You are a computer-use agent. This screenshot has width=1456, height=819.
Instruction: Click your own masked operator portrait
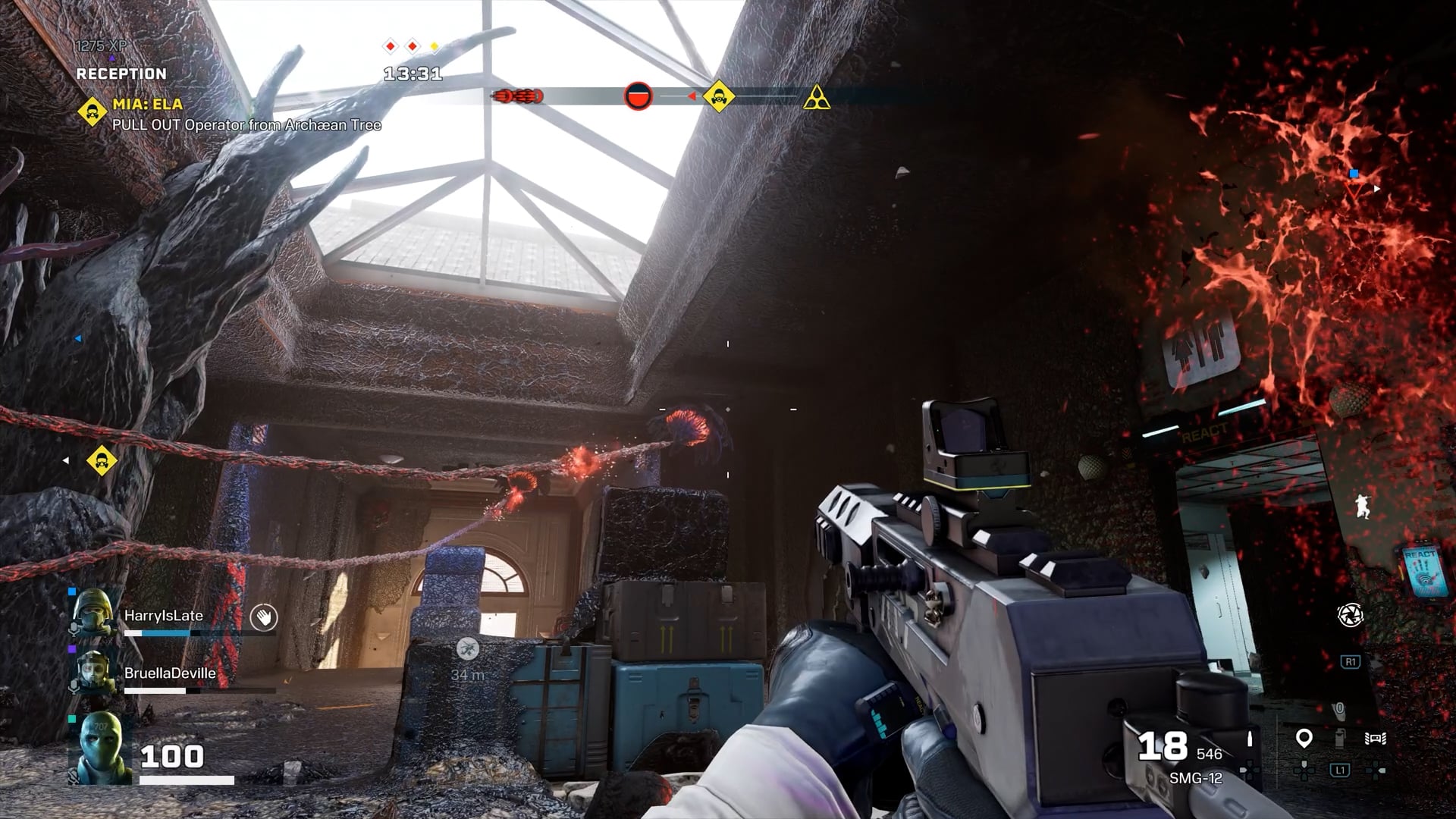click(x=101, y=748)
